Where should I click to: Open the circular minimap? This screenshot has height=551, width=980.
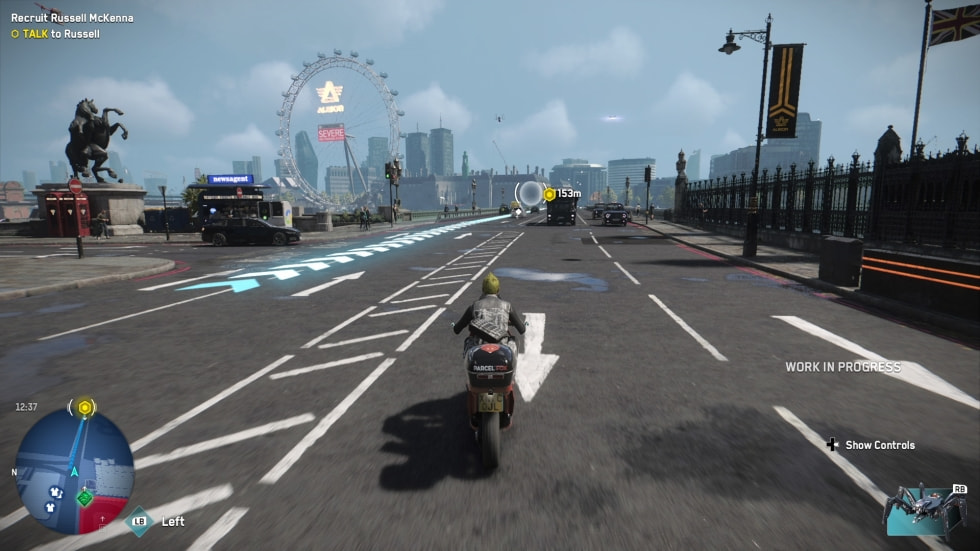(74, 471)
